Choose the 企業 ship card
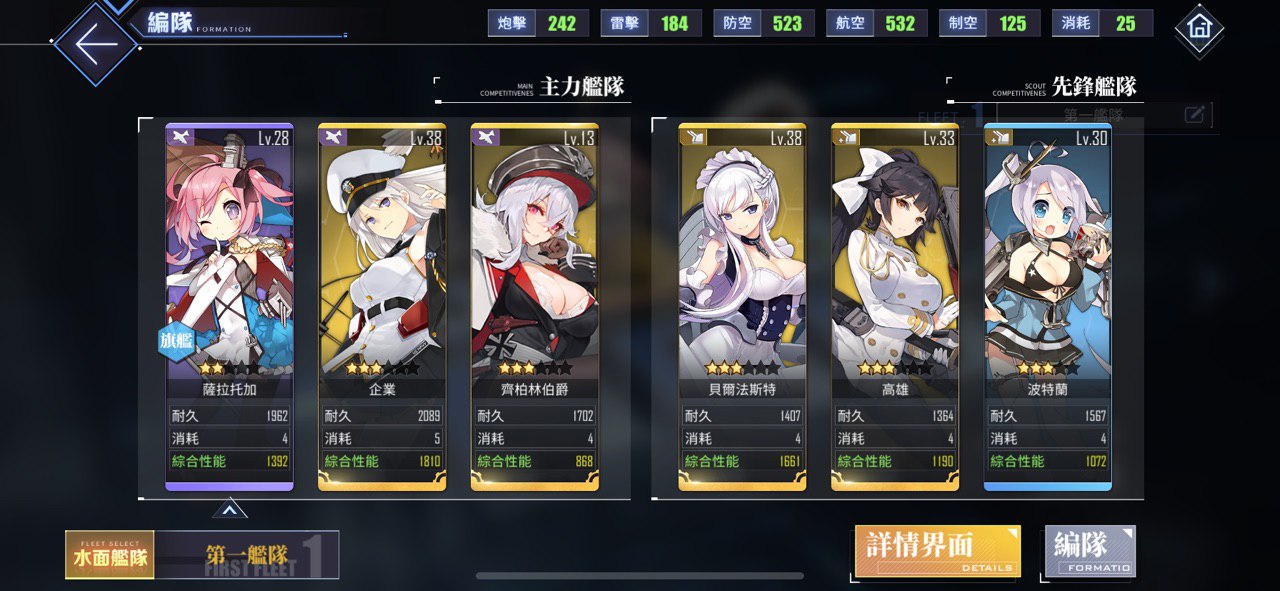The height and width of the screenshot is (591, 1280). click(382, 300)
